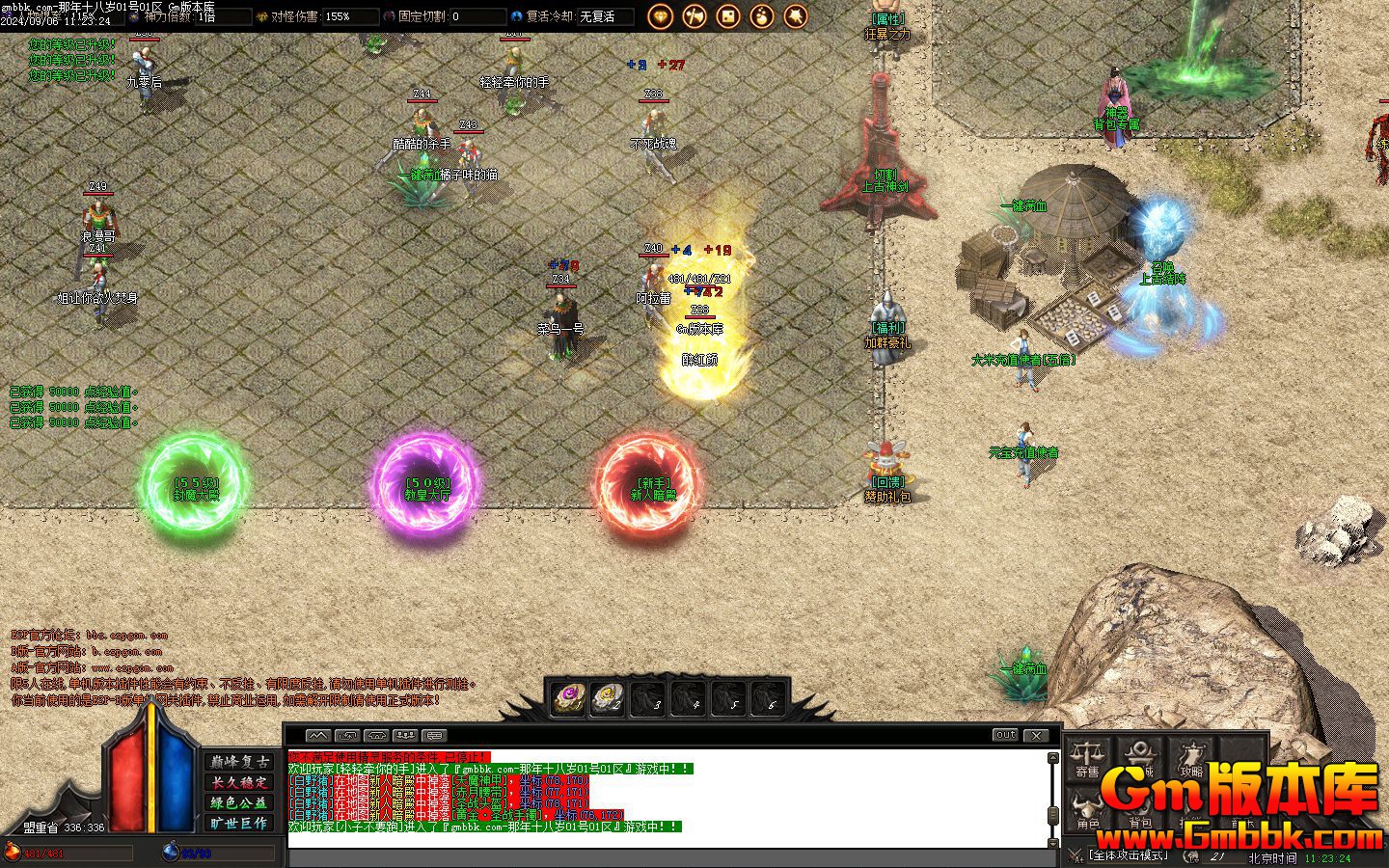1389x868 pixels.
Task: Use the gold ring in hotbar slot 2
Action: 608,697
